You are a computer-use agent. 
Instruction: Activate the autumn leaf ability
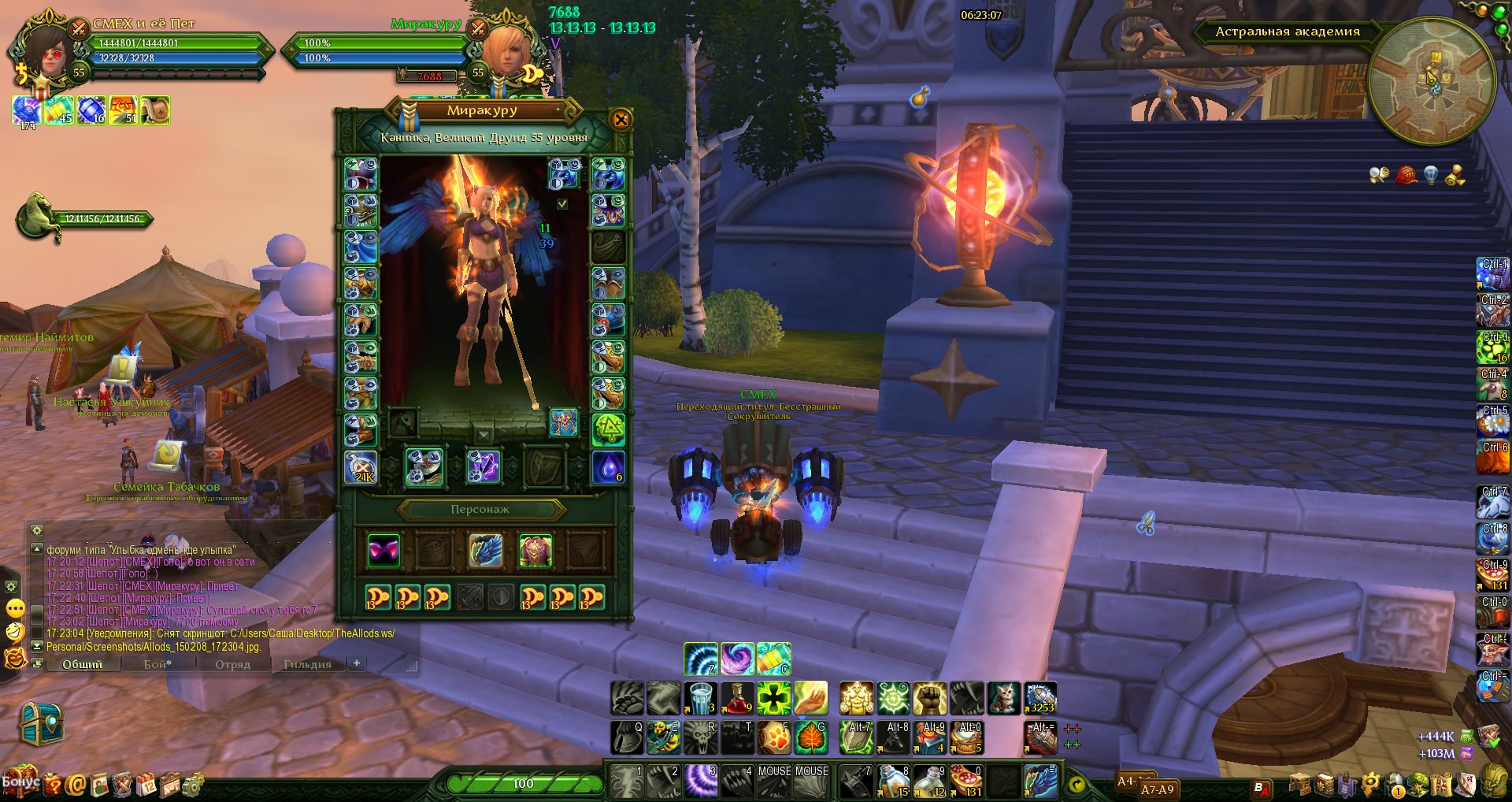pyautogui.click(x=810, y=737)
